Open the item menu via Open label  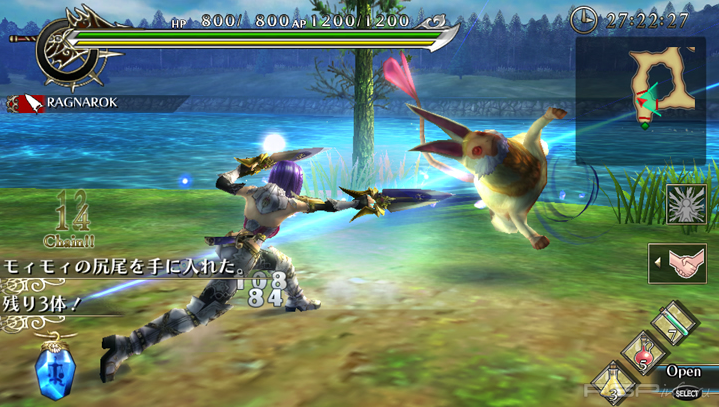[684, 370]
